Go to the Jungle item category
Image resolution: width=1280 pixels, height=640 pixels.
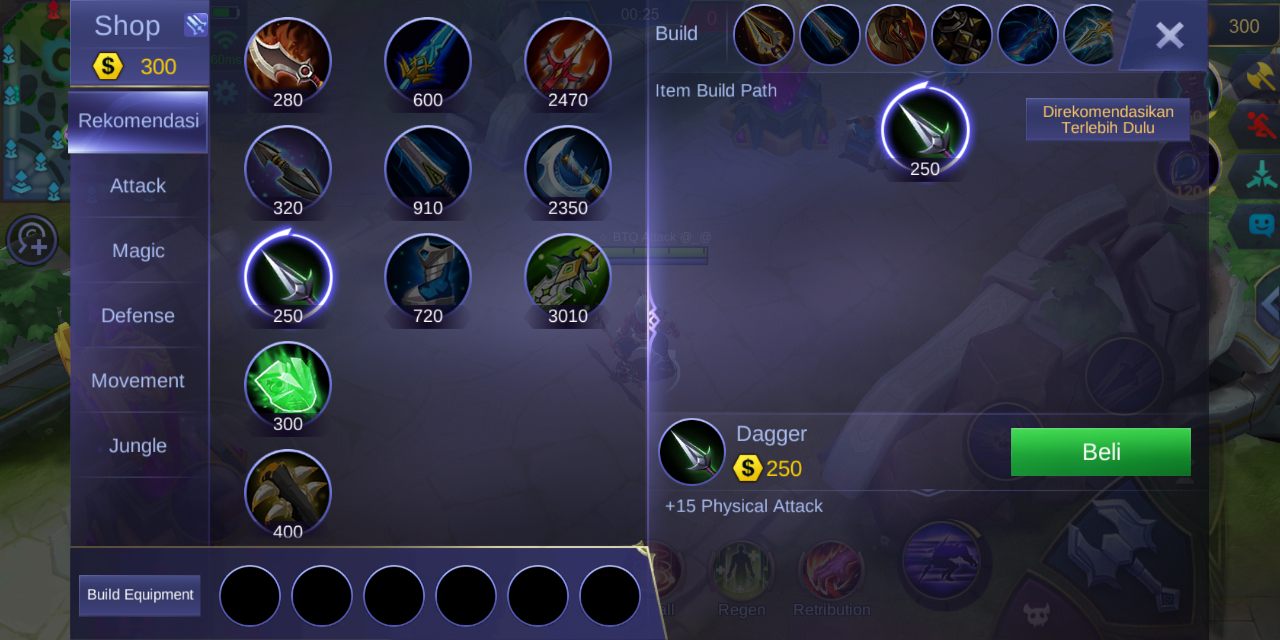[x=138, y=446]
